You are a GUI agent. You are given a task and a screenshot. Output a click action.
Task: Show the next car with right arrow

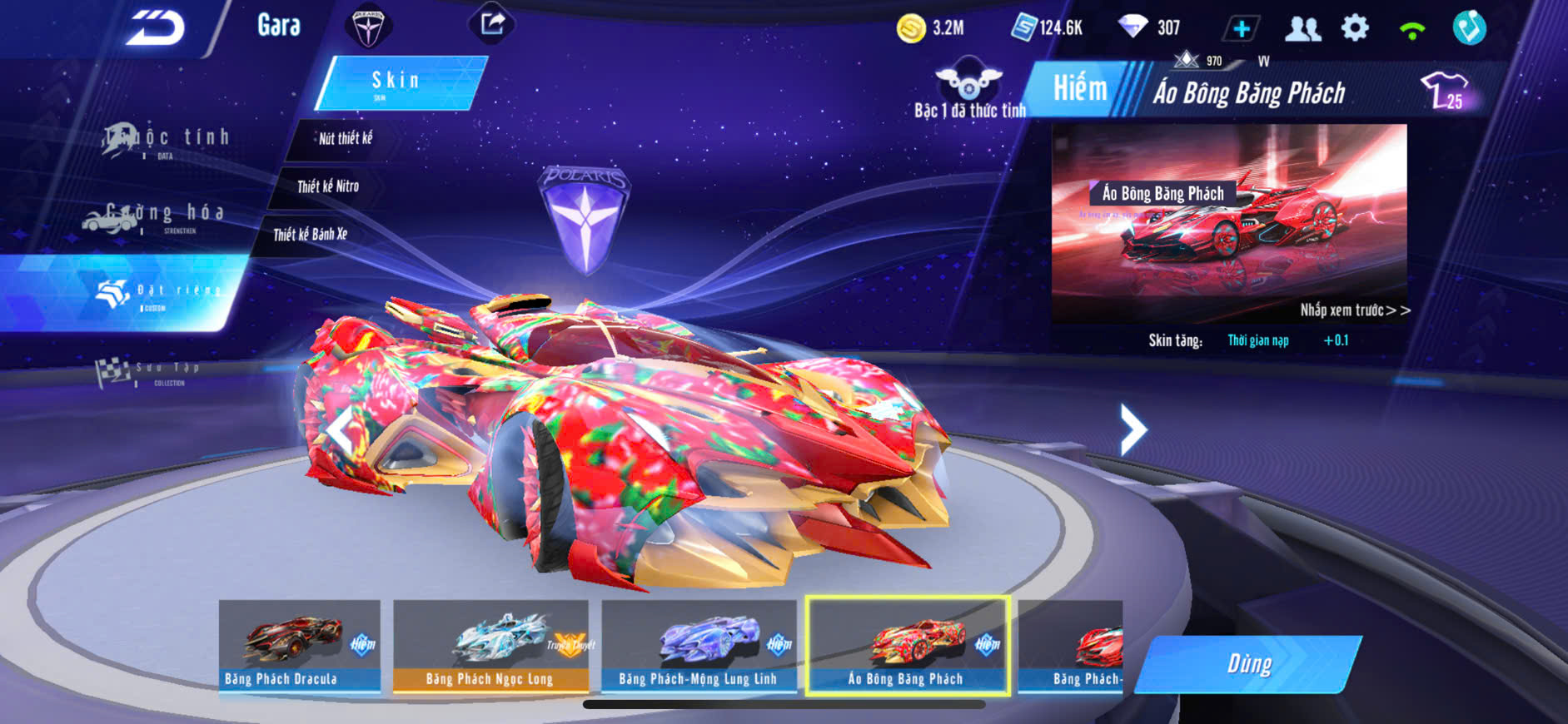point(1132,429)
